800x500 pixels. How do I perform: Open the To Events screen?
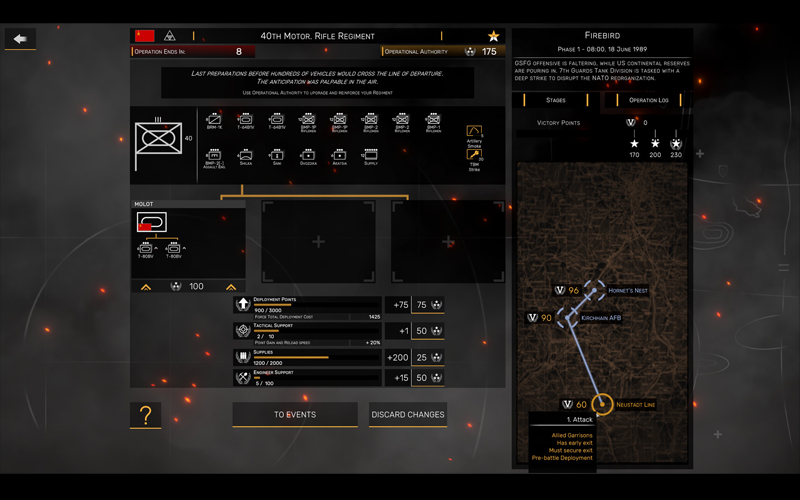click(295, 415)
